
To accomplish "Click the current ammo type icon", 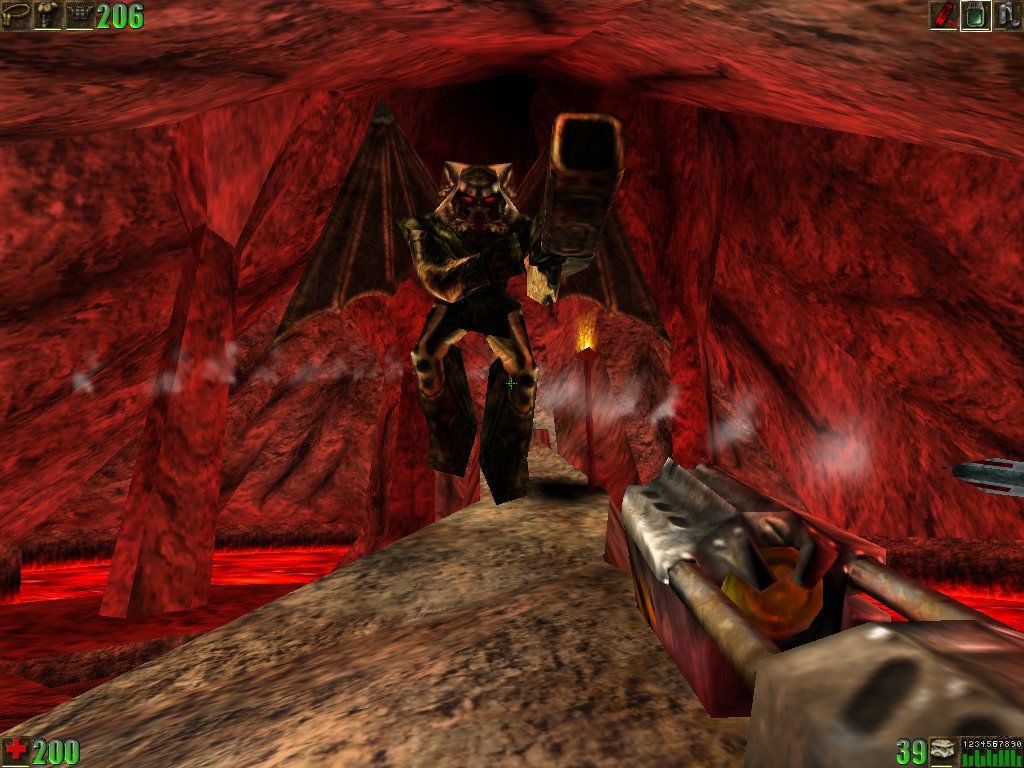I will click(942, 750).
